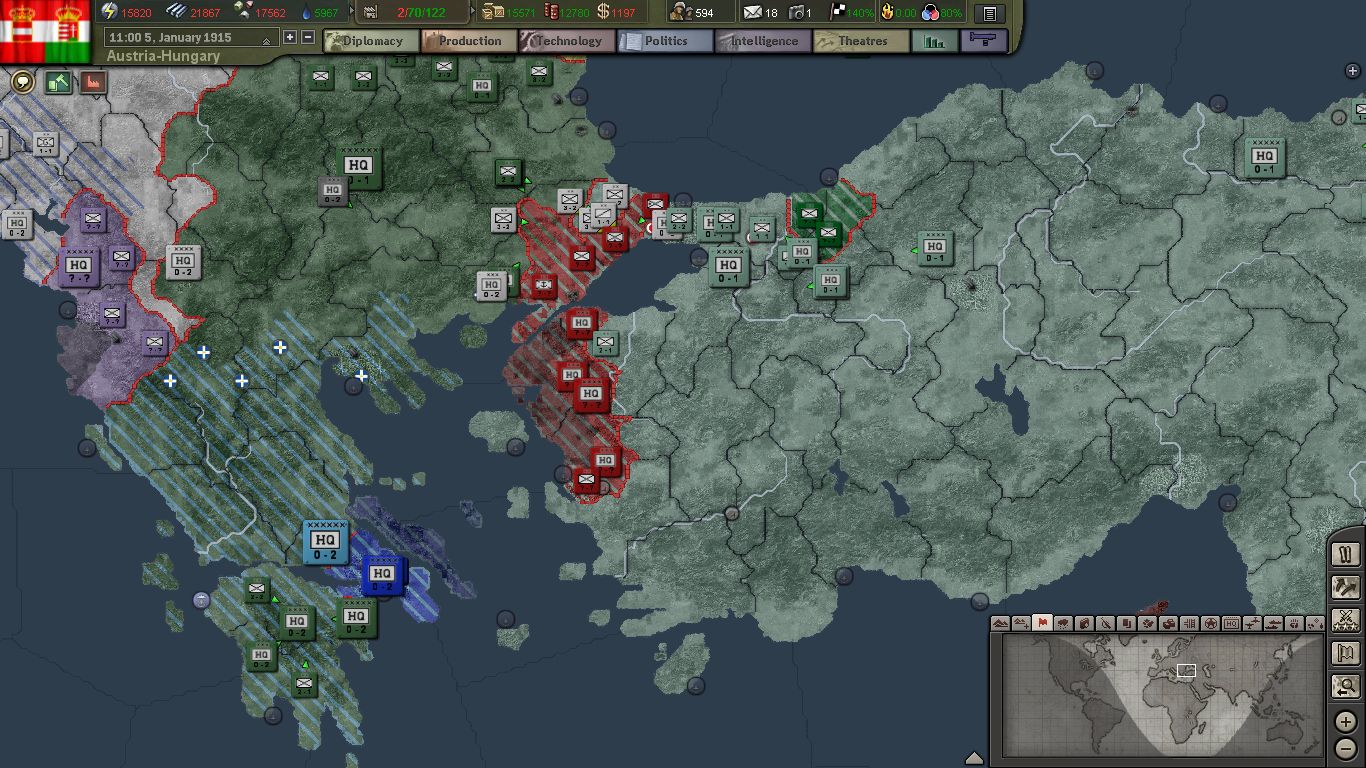This screenshot has width=1366, height=768.
Task: Open the Production screen
Action: 468,41
